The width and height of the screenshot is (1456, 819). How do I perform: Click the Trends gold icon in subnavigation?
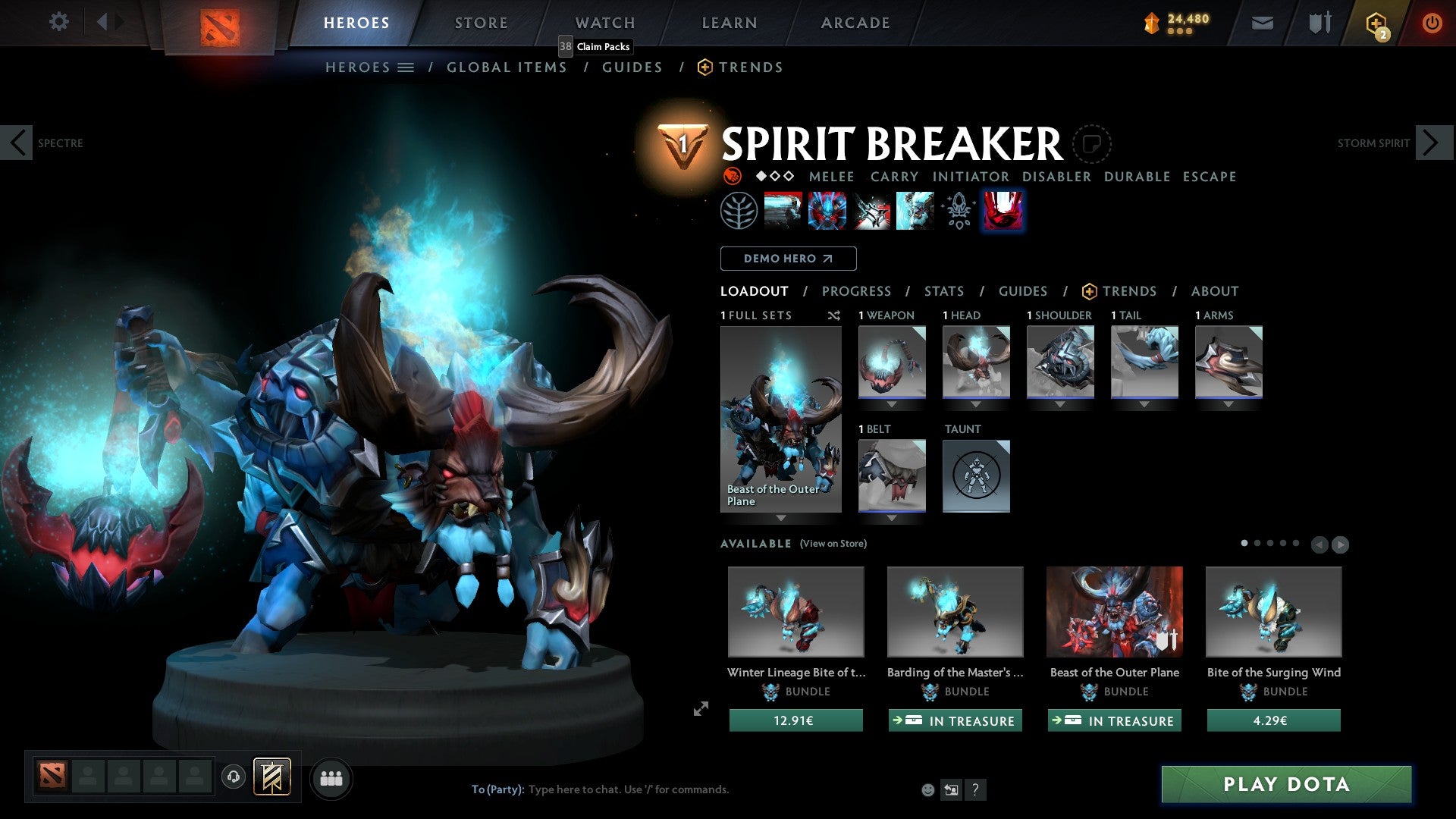[x=704, y=67]
